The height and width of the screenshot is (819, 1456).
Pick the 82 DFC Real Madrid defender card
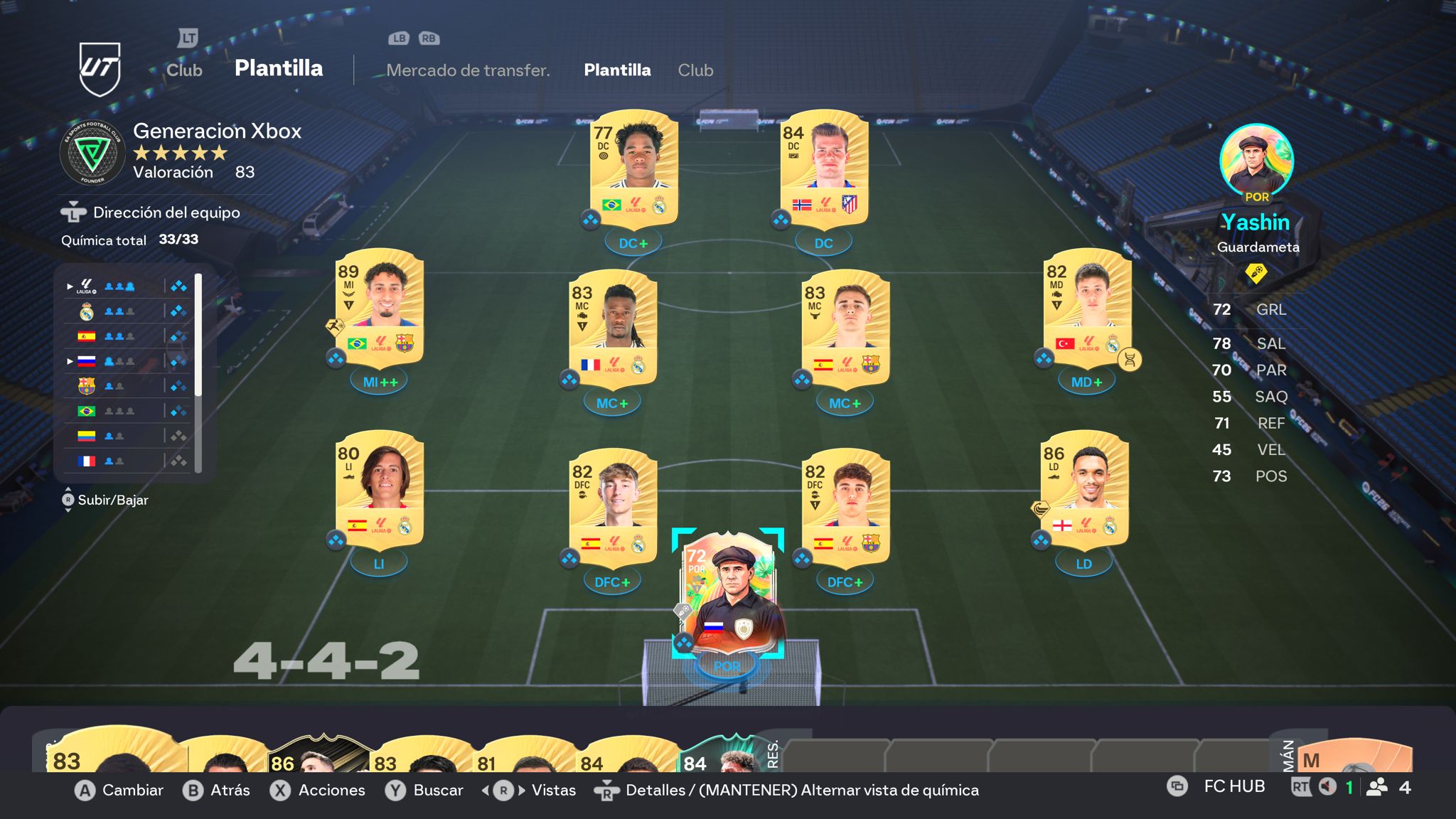tap(613, 507)
